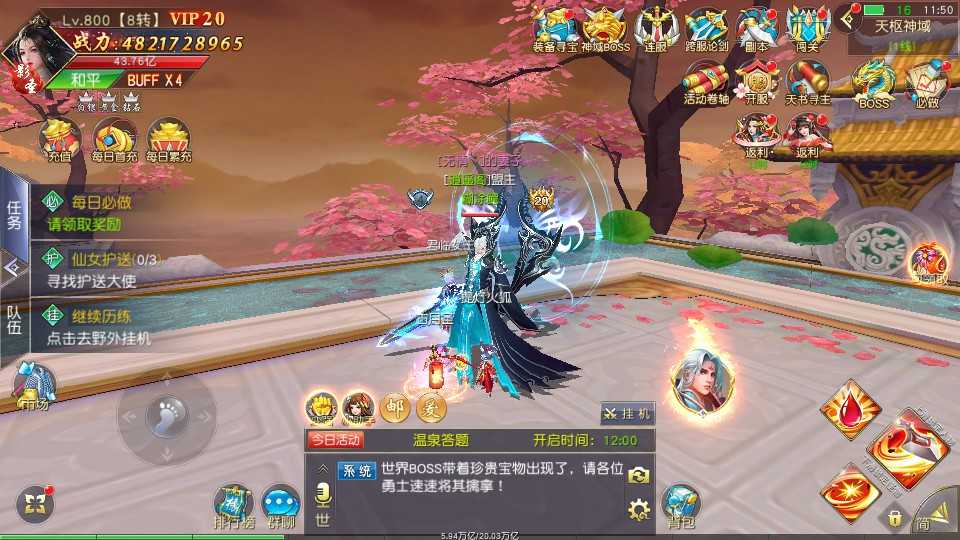The height and width of the screenshot is (540, 960).
Task: Toggle 挂机 auto-battle
Action: (627, 413)
